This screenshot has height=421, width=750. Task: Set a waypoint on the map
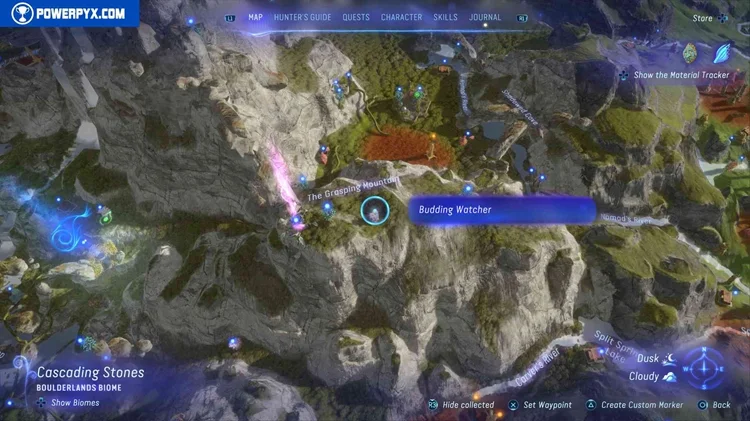(x=540, y=405)
